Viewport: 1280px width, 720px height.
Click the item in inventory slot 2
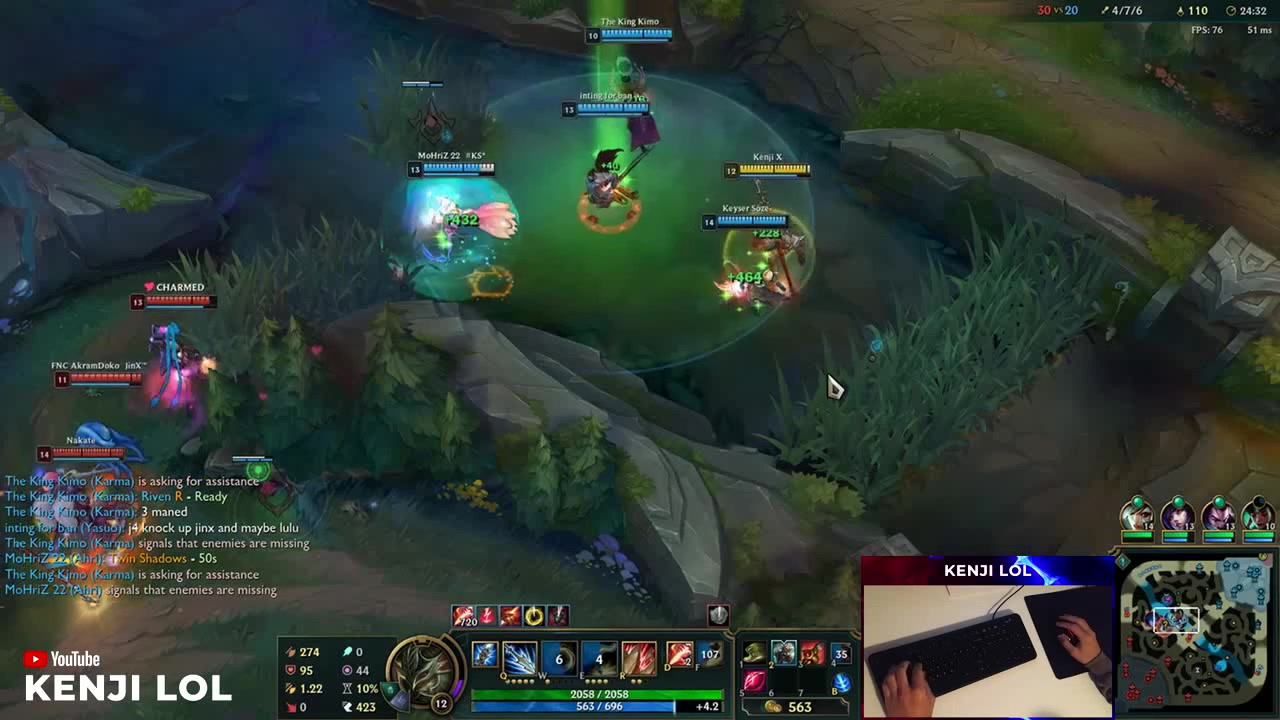pyautogui.click(x=785, y=654)
